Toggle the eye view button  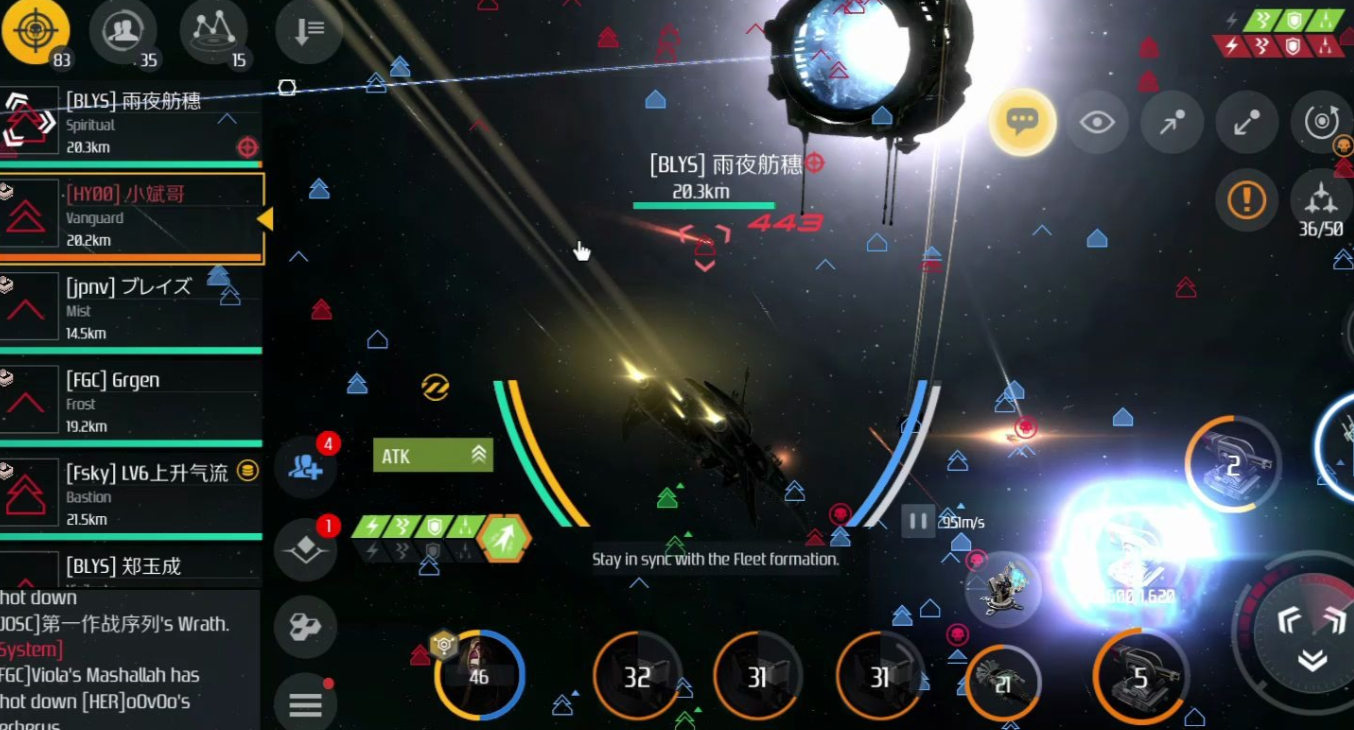tap(1097, 122)
